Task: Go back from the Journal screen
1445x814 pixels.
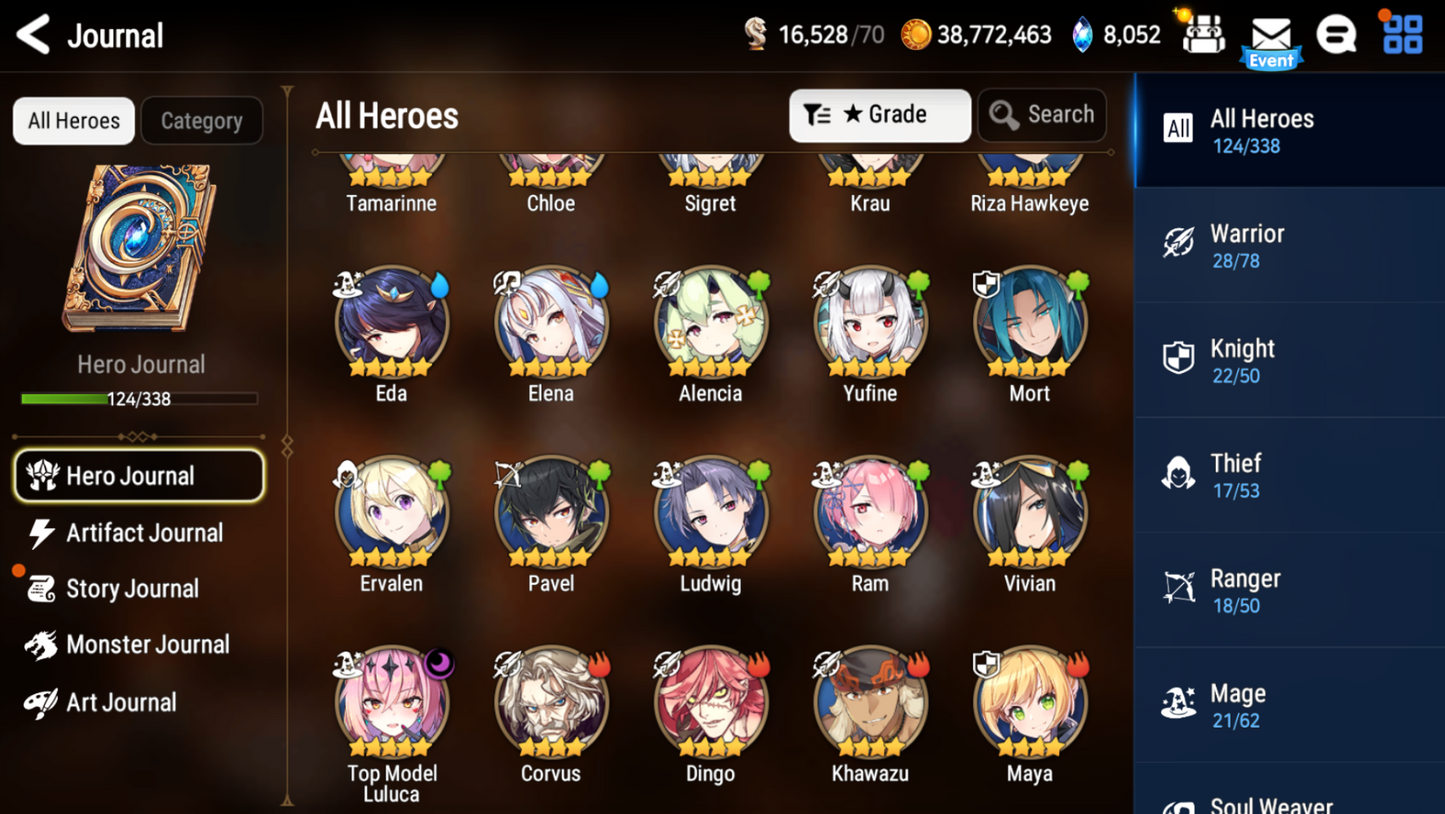Action: point(34,35)
